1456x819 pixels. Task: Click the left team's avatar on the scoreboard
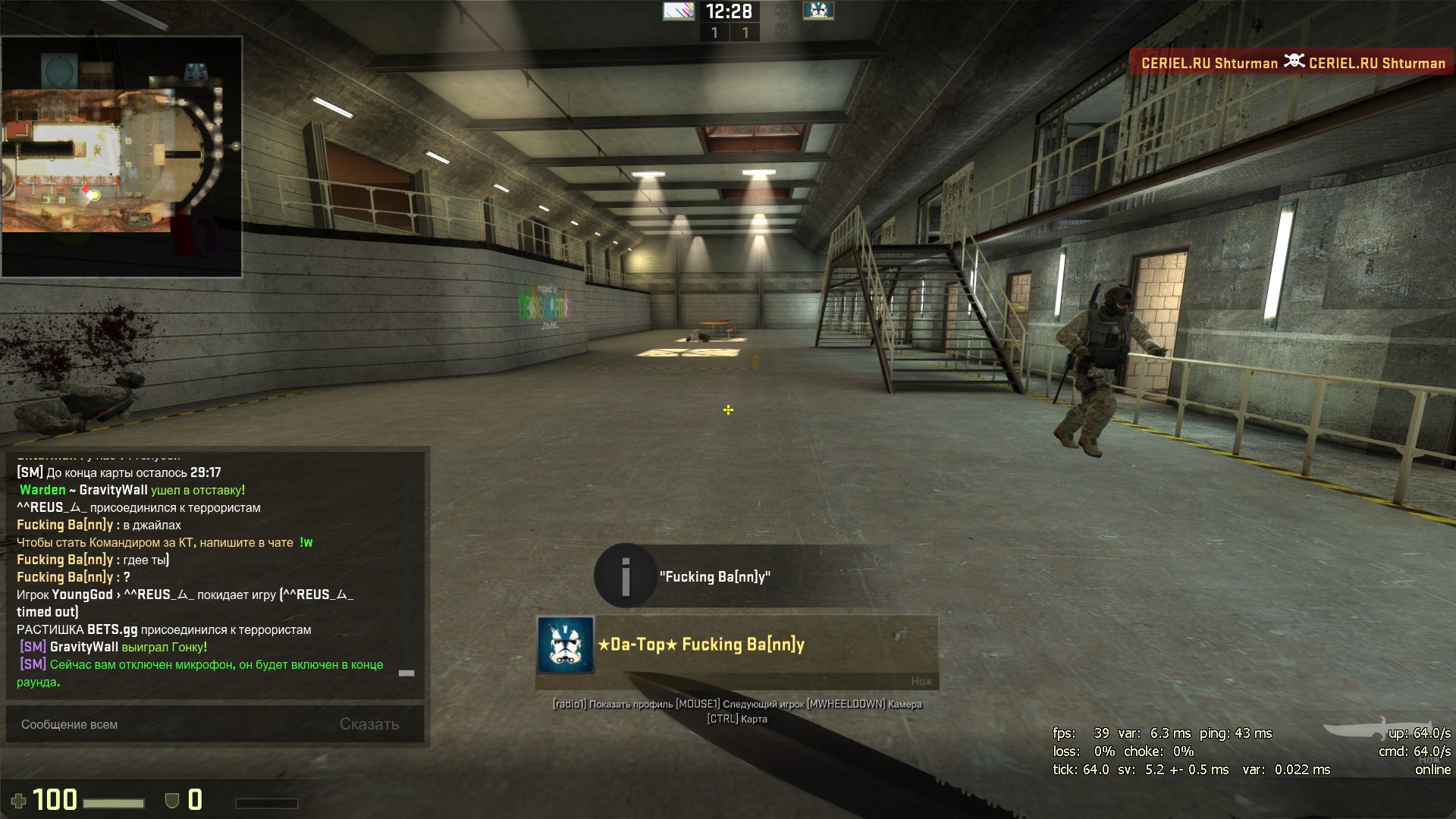click(678, 11)
